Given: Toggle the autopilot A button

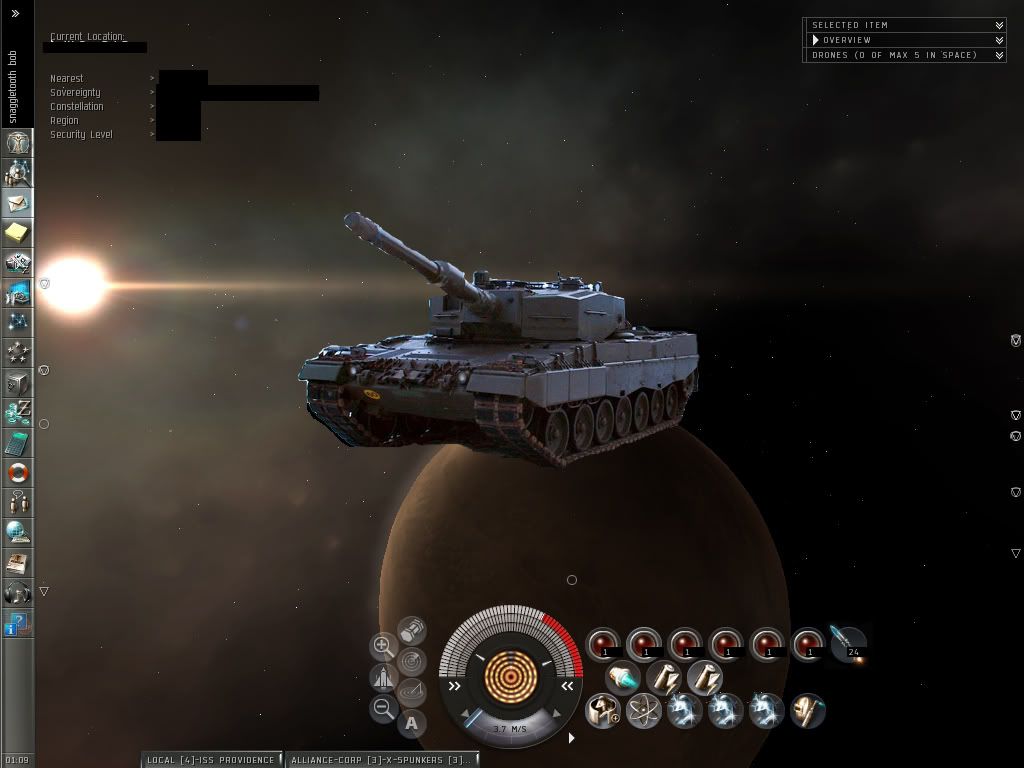Looking at the screenshot, I should pyautogui.click(x=411, y=723).
